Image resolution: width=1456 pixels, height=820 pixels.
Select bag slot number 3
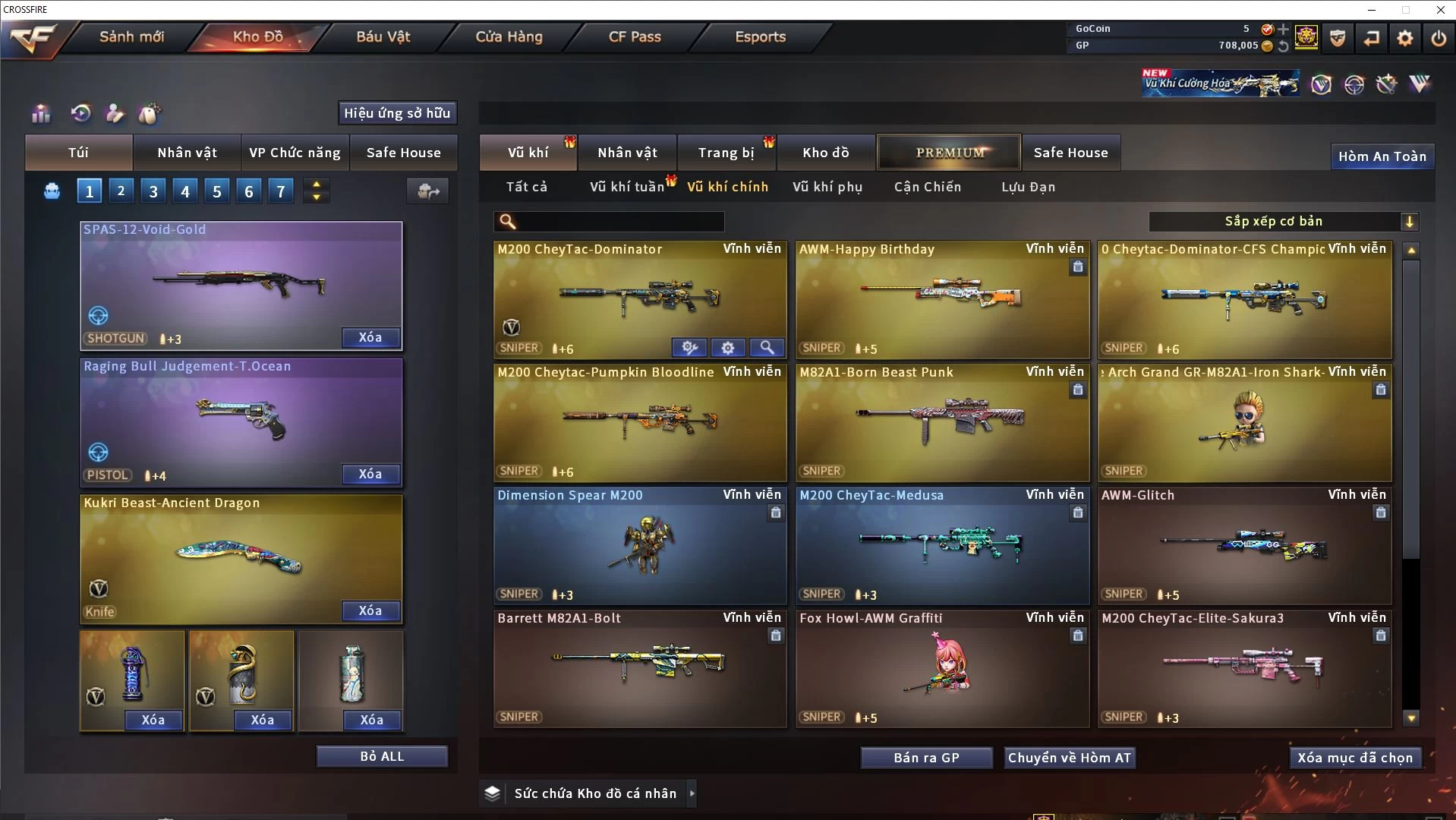(x=153, y=191)
